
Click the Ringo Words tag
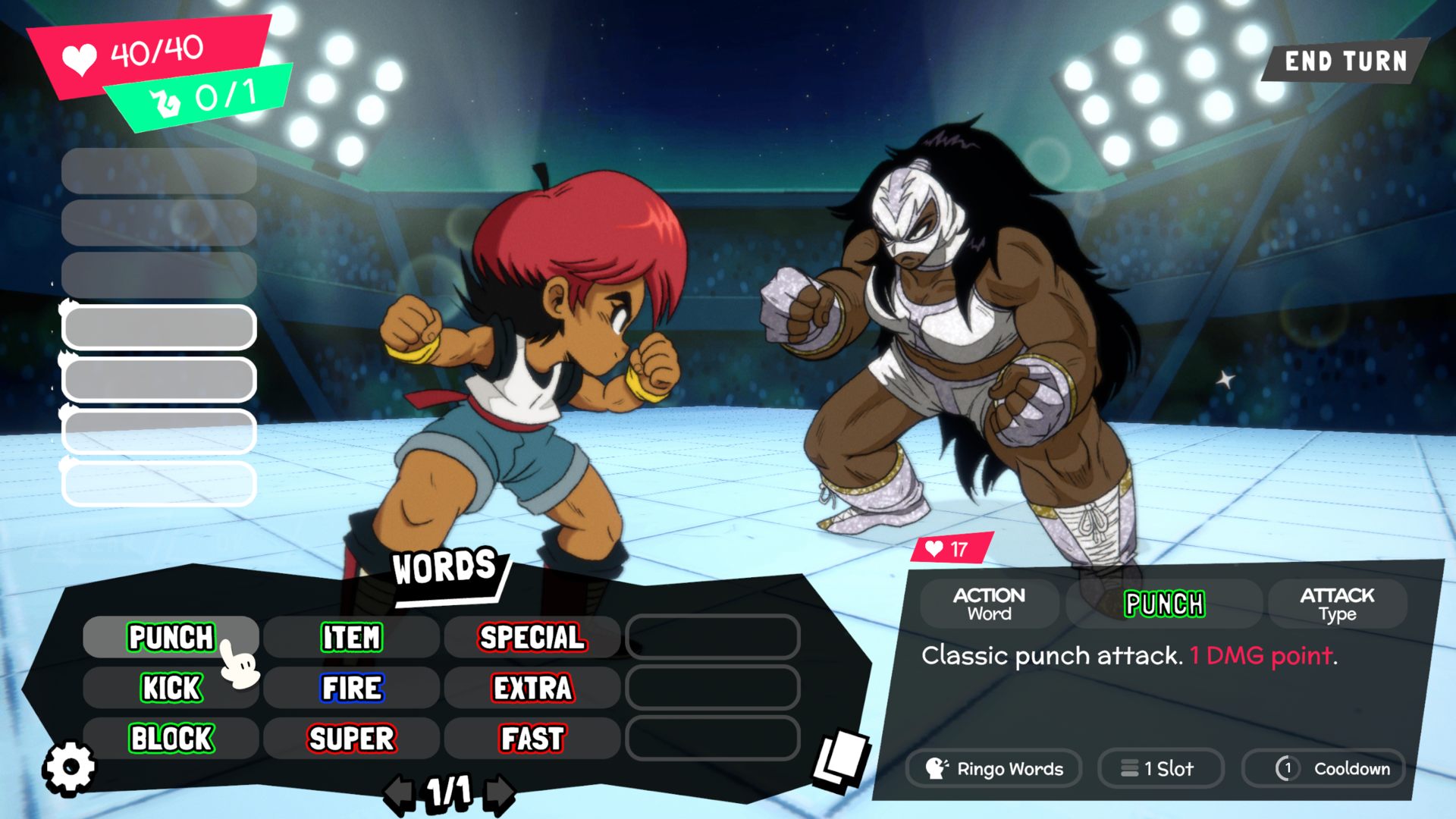pos(994,768)
